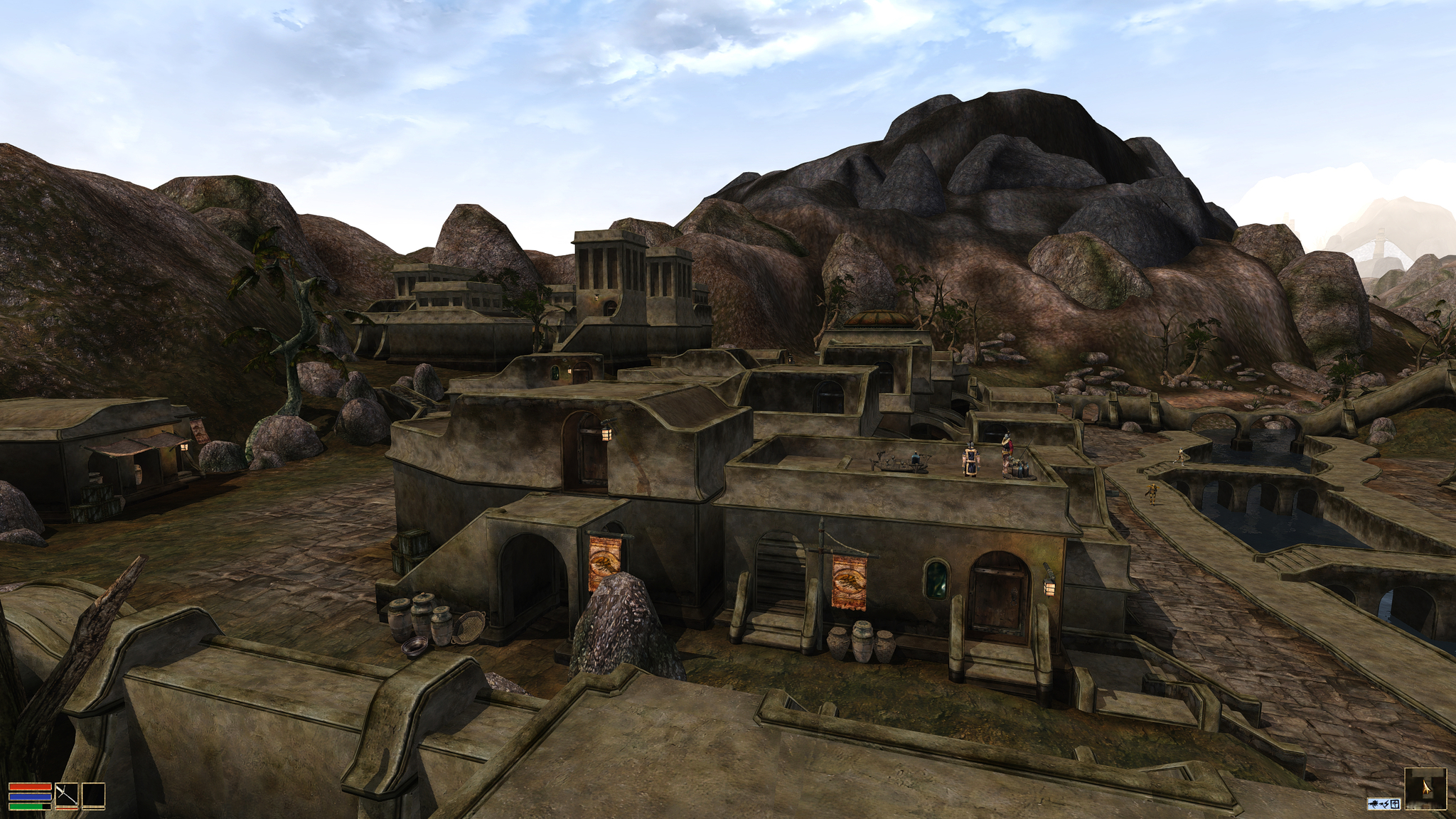Click the active magic effects icon strip
Screen dimensions: 1456x819
pyautogui.click(x=1383, y=803)
